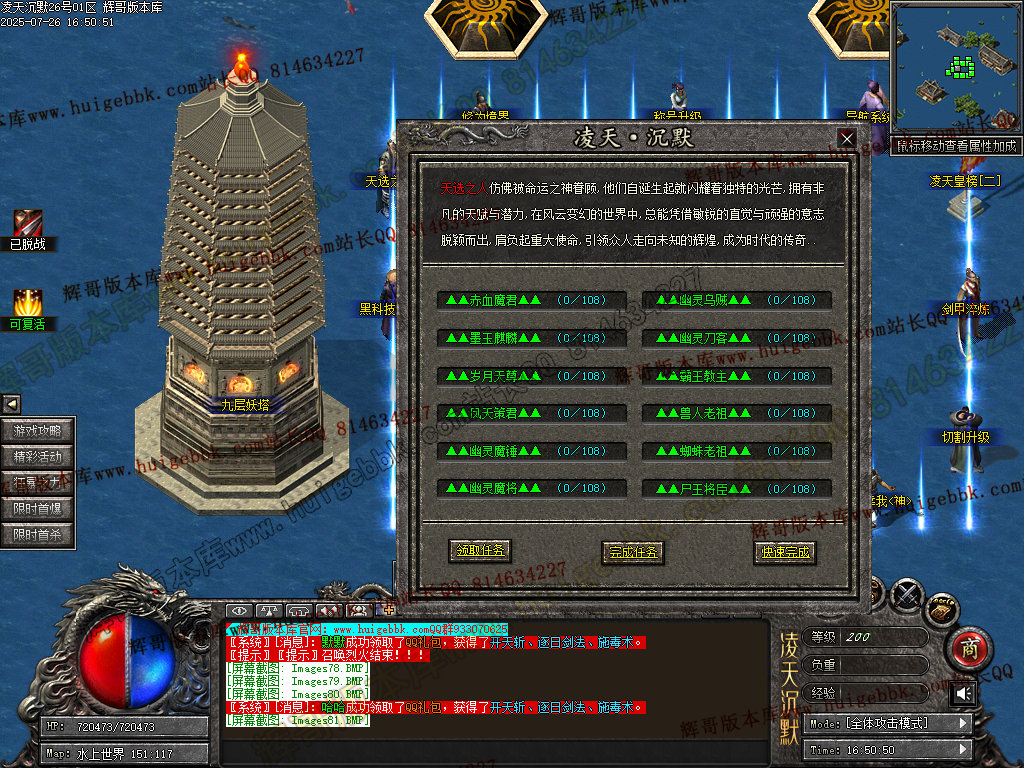Collapse the left side menu arrow
1024x768 pixels.
coord(11,404)
